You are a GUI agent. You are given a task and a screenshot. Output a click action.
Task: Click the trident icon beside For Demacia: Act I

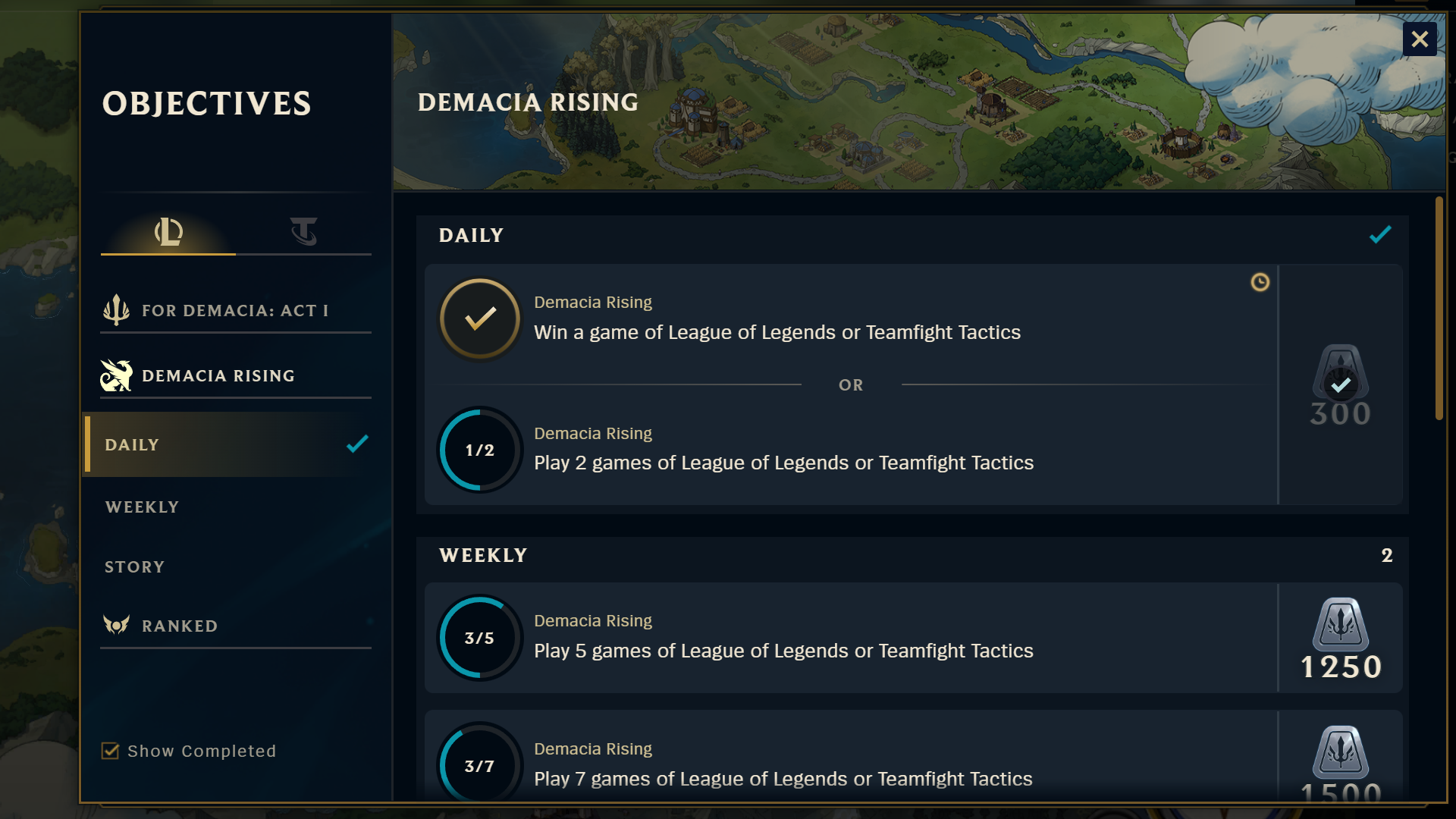click(x=115, y=309)
